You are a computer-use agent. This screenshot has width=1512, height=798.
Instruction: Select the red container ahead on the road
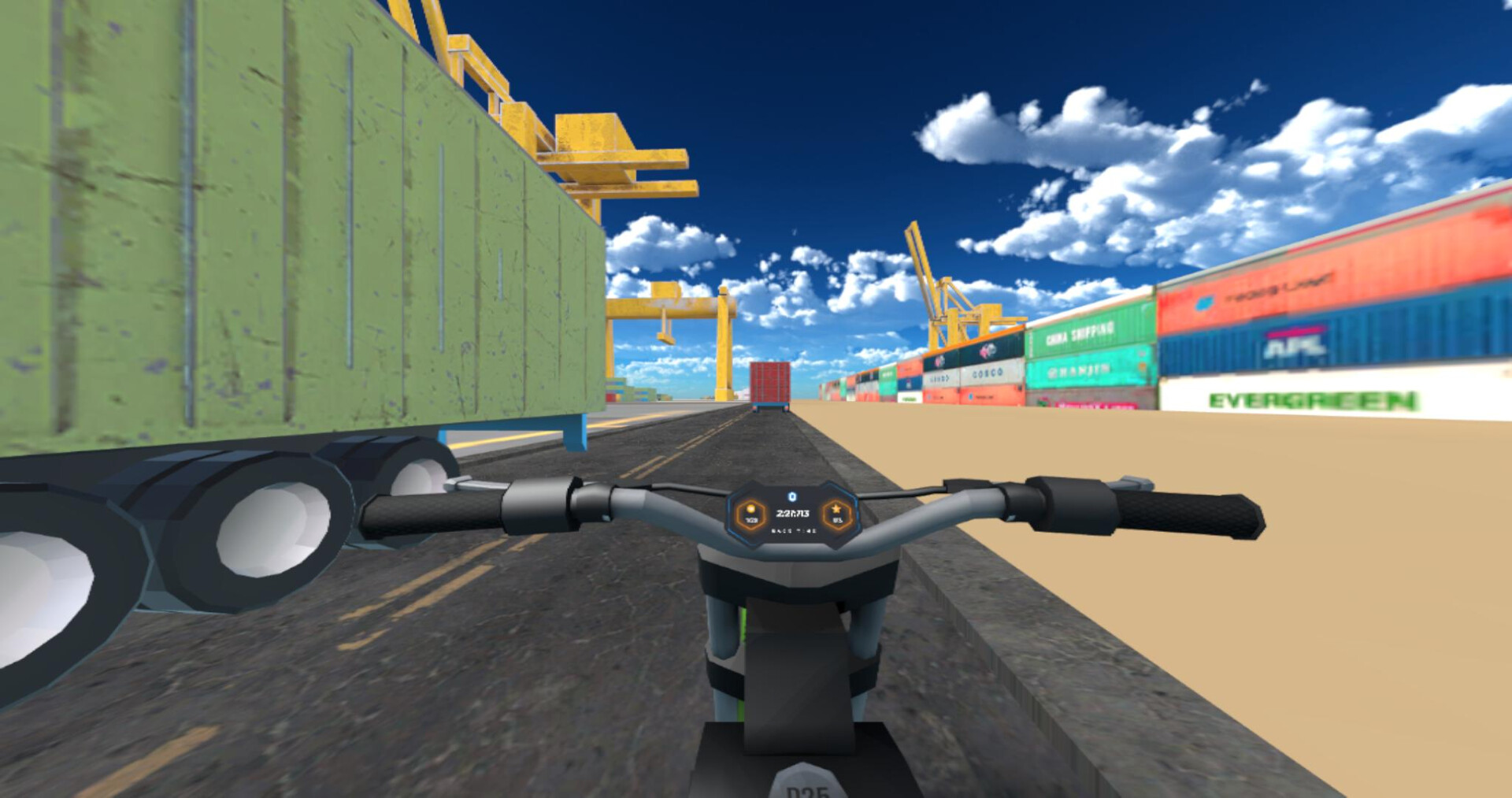pyautogui.click(x=769, y=382)
